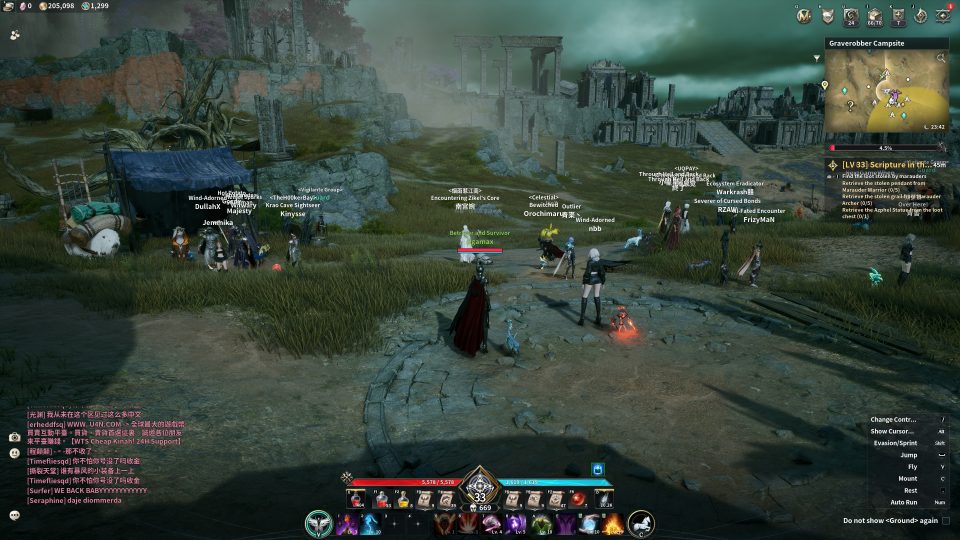Activate the green skill on the hotbar
The image size is (960, 540).
[x=541, y=524]
